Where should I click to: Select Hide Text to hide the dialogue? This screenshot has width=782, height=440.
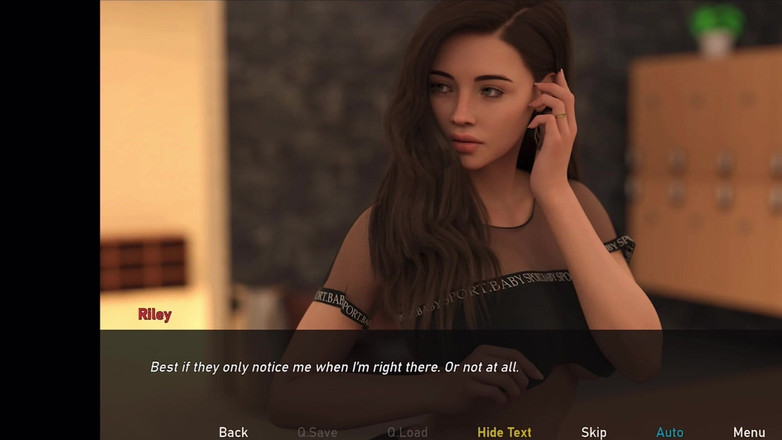coord(504,432)
